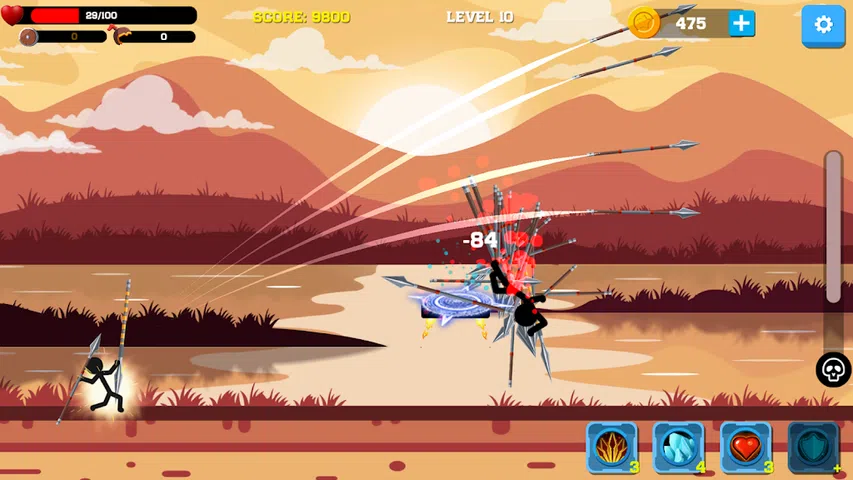This screenshot has width=853, height=480.
Task: Select the dimmed shield ability slot
Action: 812,446
